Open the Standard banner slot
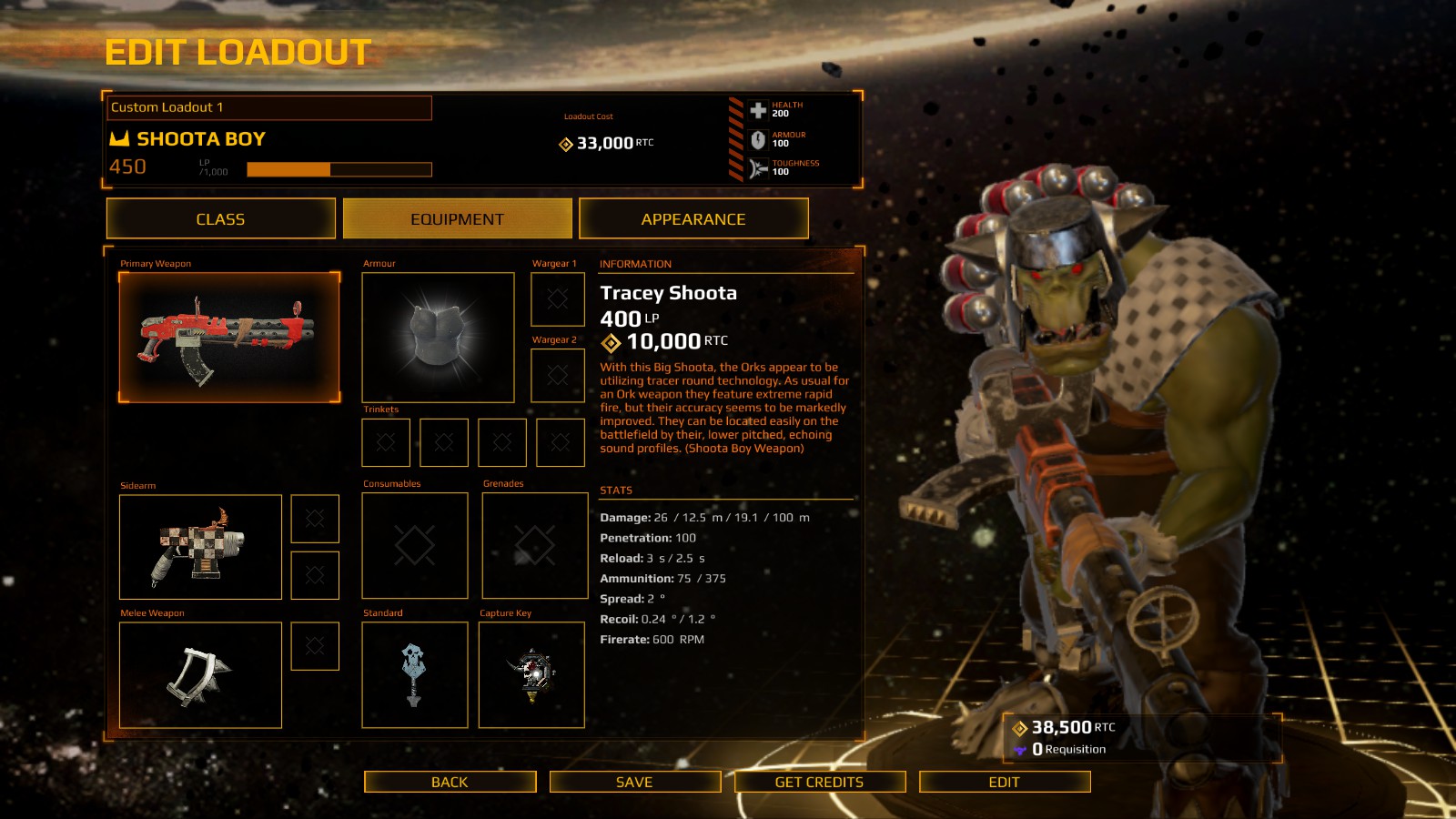Screen dimensions: 1456x819 [415, 675]
